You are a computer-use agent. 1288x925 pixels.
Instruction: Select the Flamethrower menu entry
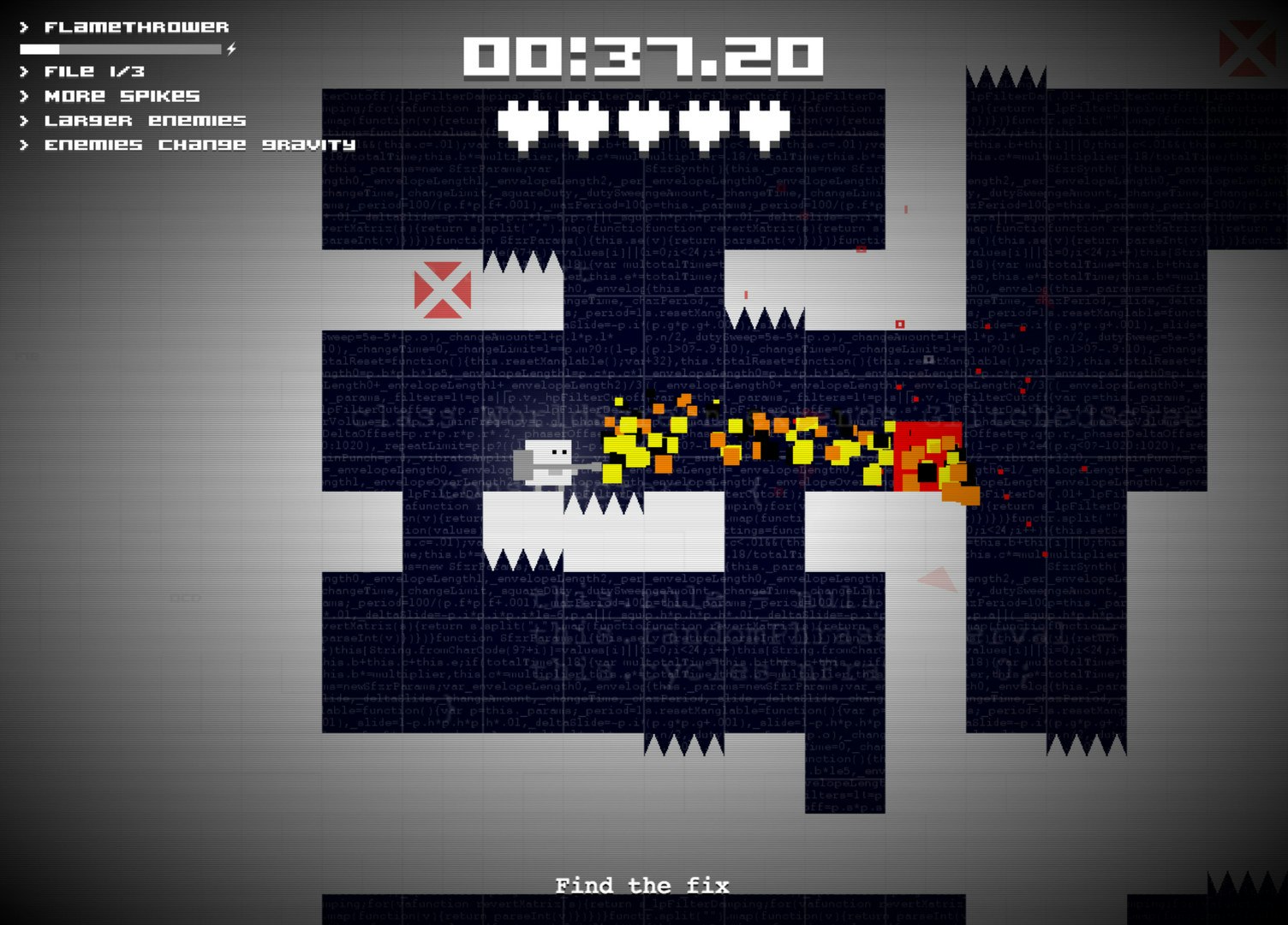pyautogui.click(x=137, y=26)
